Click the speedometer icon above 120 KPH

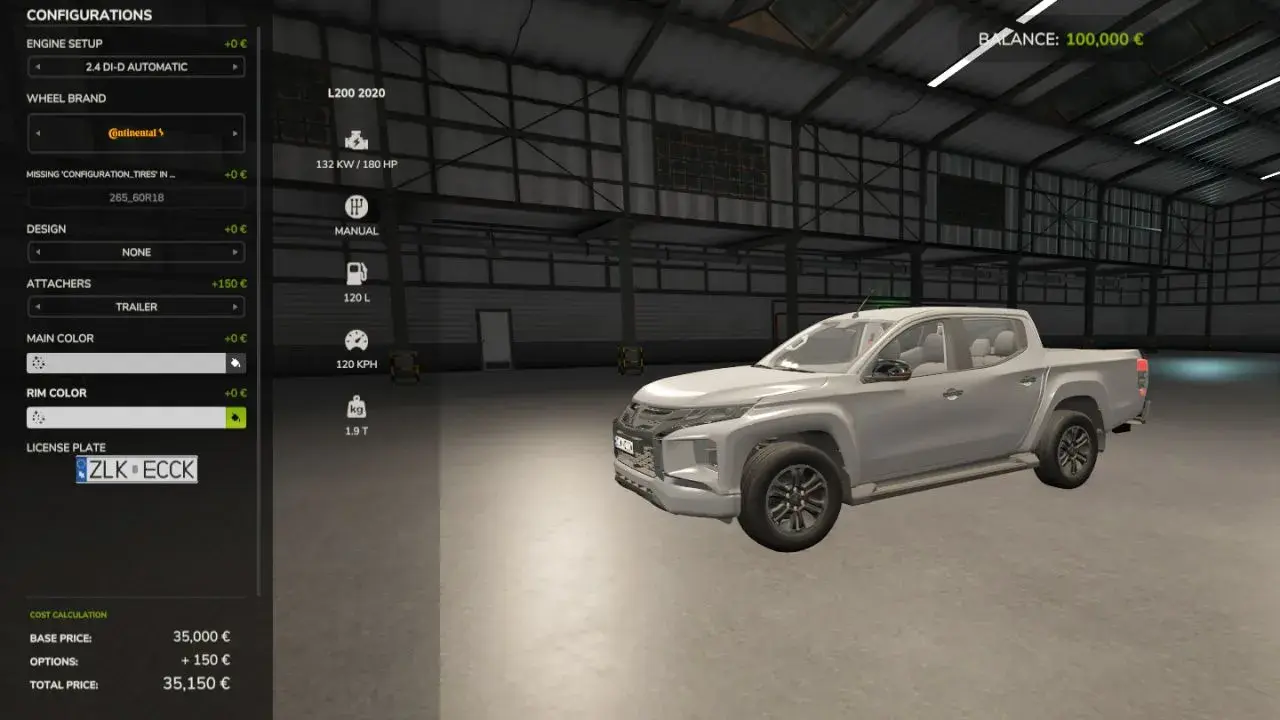pos(357,340)
